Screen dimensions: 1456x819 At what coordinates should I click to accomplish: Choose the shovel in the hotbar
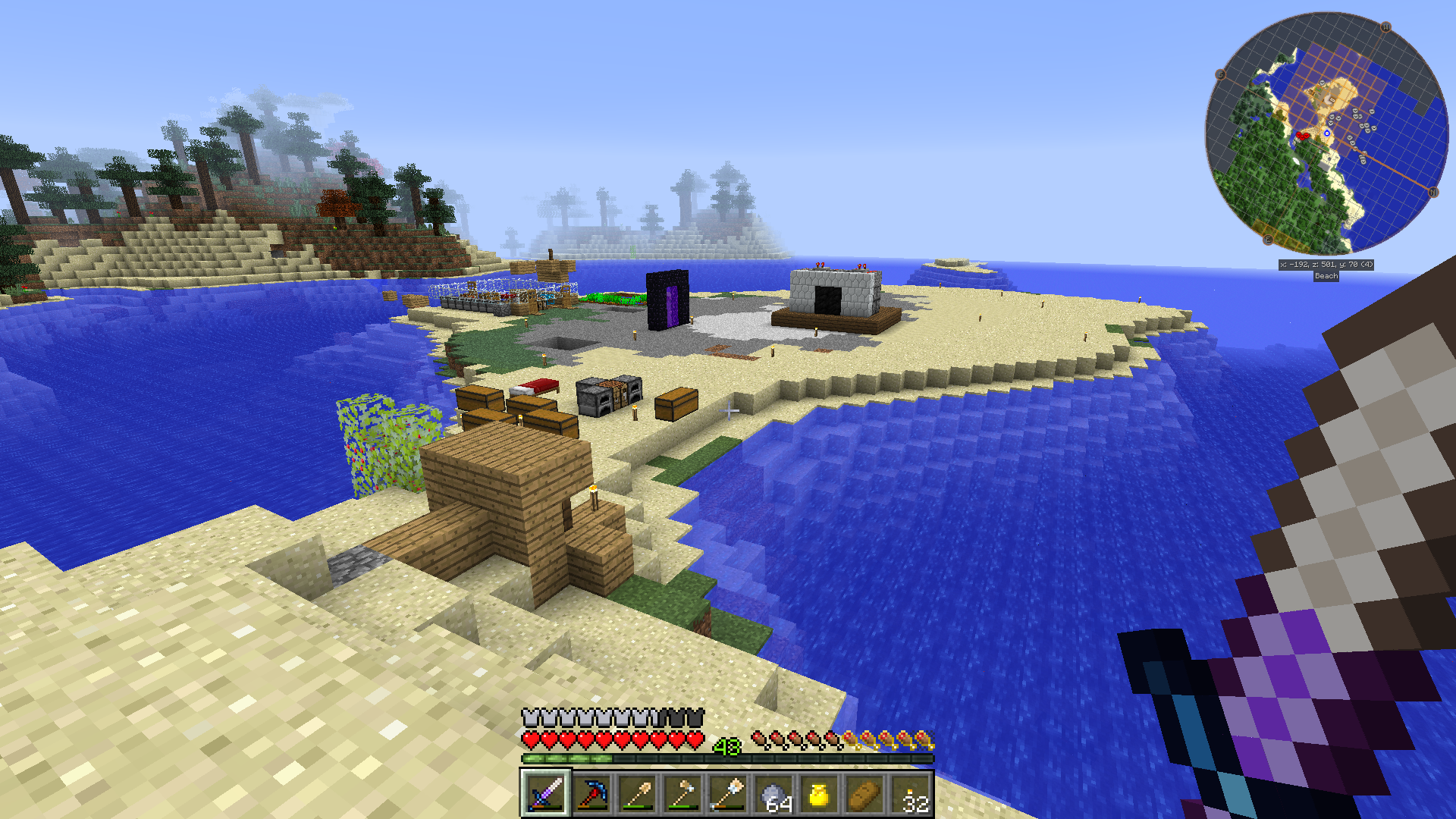[x=637, y=794]
